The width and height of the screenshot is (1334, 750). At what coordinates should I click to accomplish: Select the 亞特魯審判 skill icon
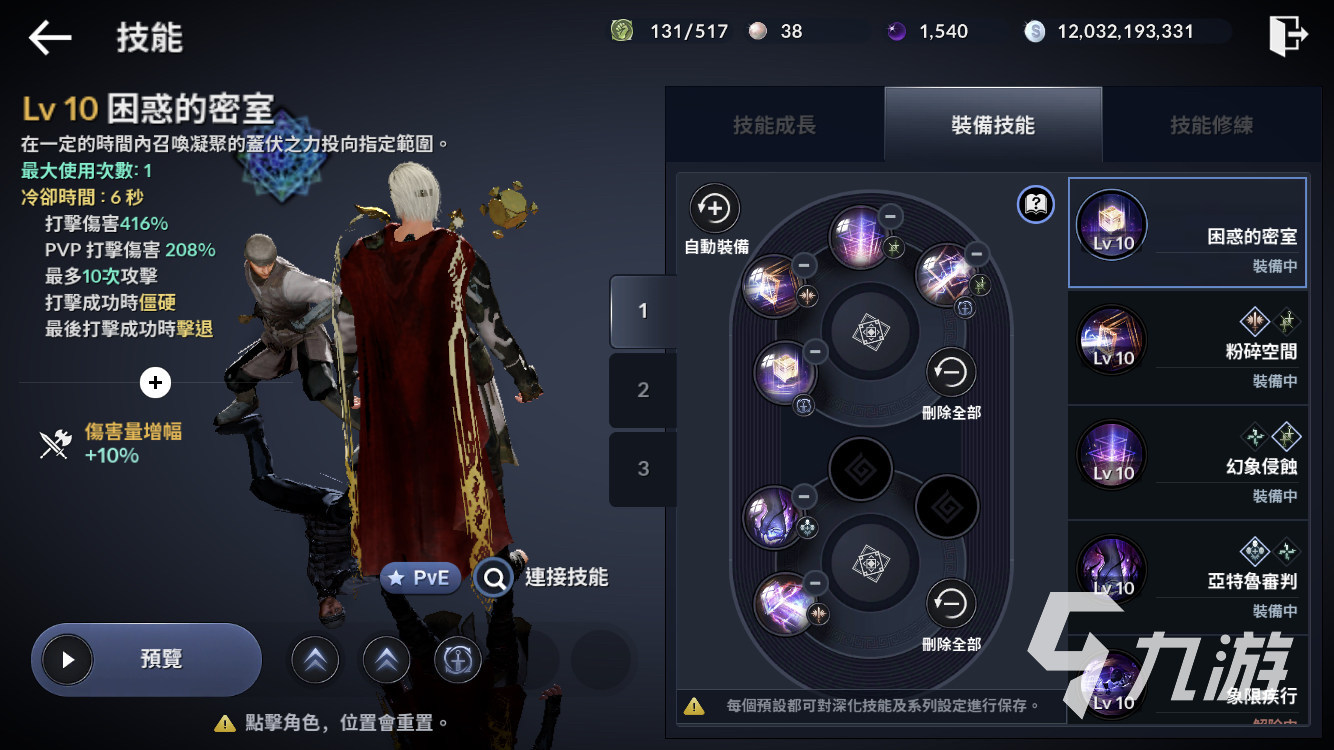[1112, 570]
